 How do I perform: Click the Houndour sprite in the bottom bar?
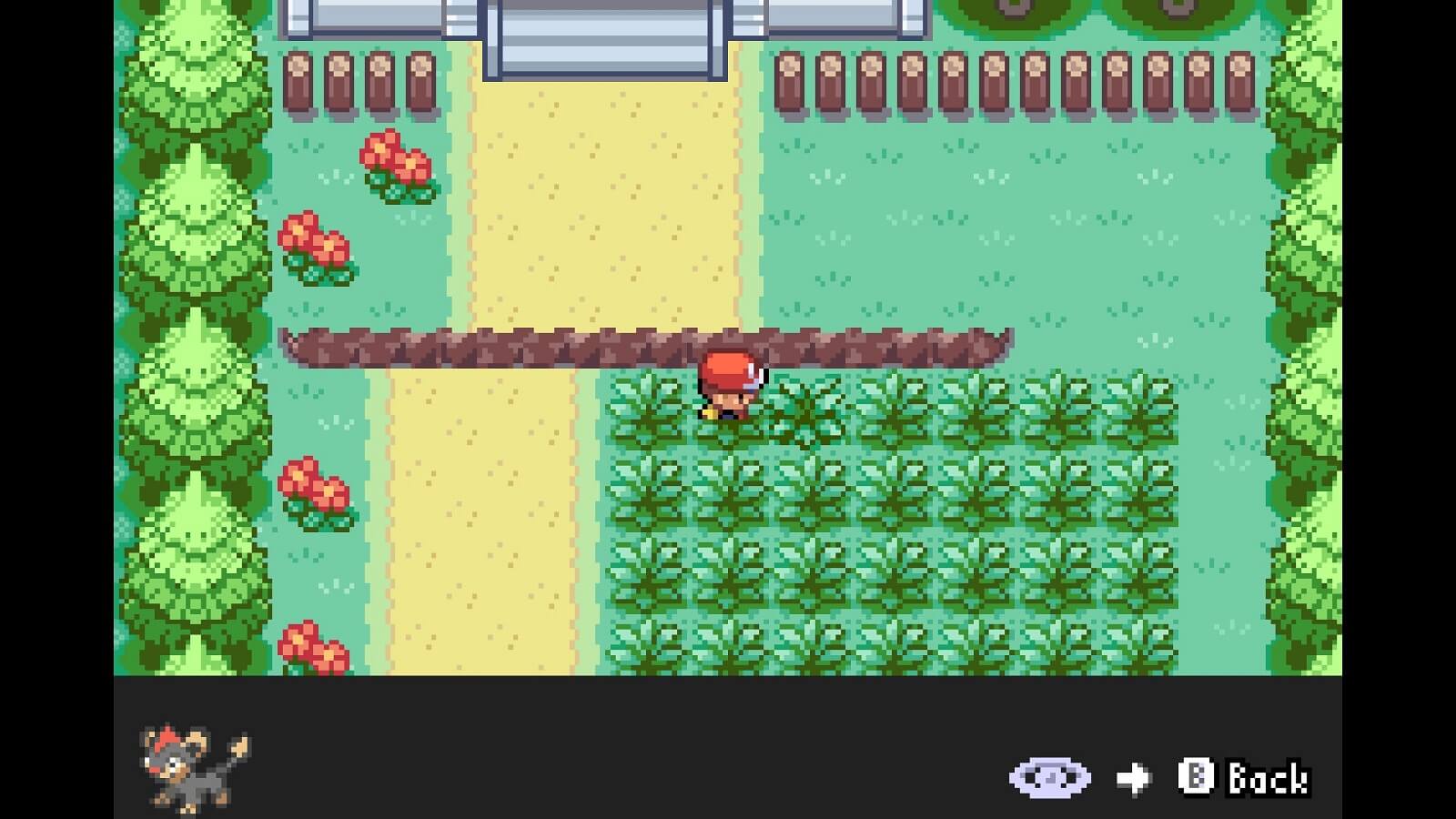point(187,764)
